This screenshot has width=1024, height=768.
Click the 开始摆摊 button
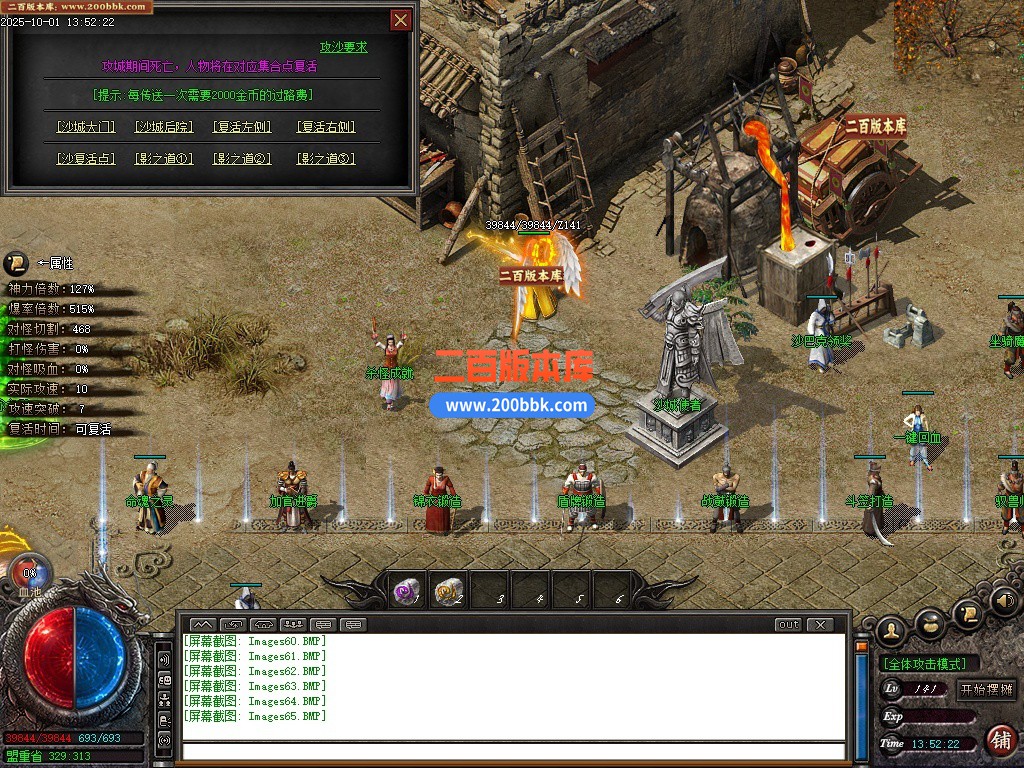click(986, 689)
